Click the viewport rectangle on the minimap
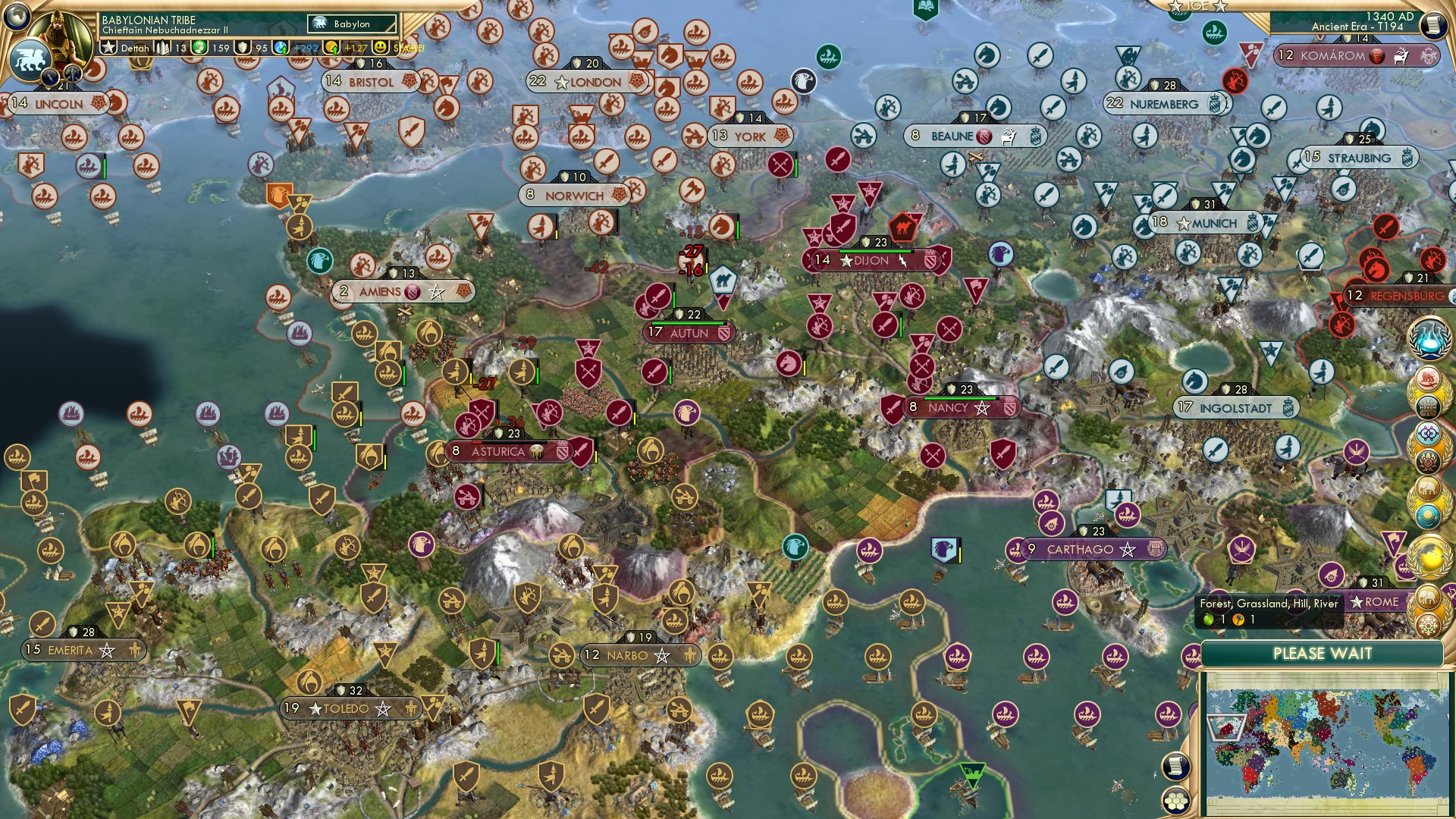1456x819 pixels. (1226, 727)
